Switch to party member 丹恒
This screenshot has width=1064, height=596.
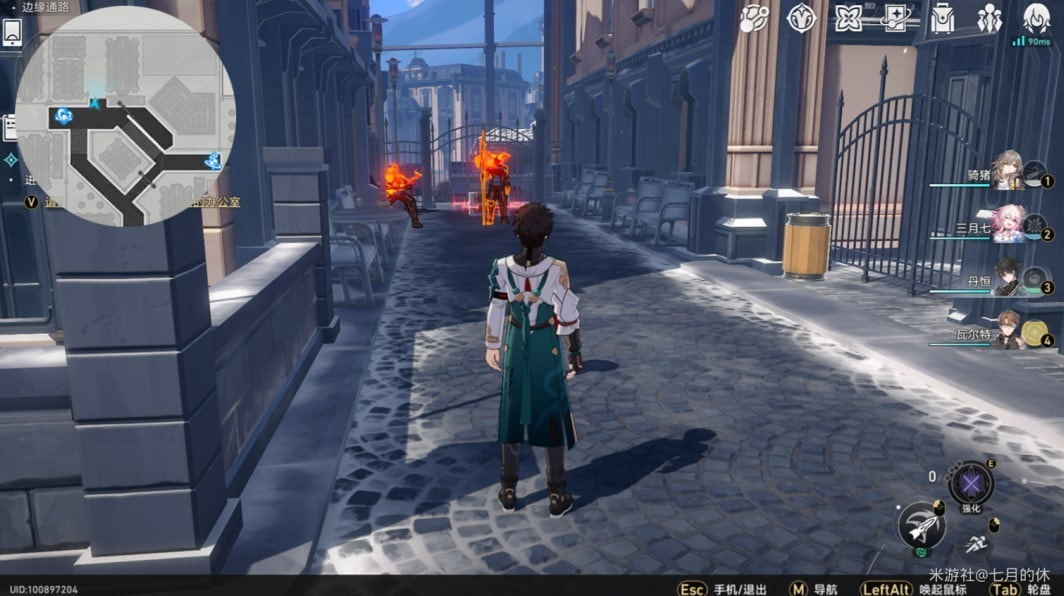pos(1007,276)
